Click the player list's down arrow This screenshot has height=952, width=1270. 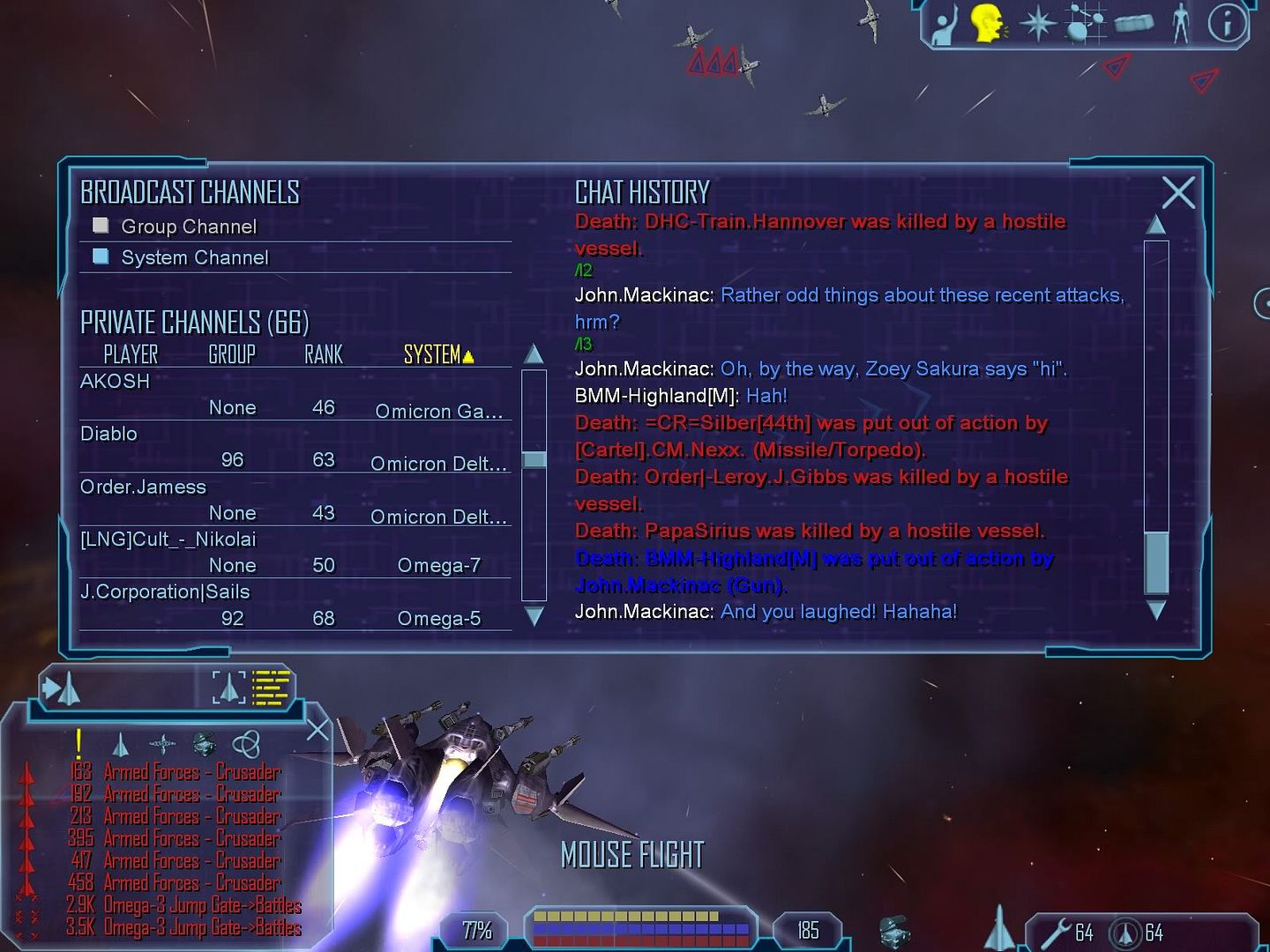tap(534, 616)
